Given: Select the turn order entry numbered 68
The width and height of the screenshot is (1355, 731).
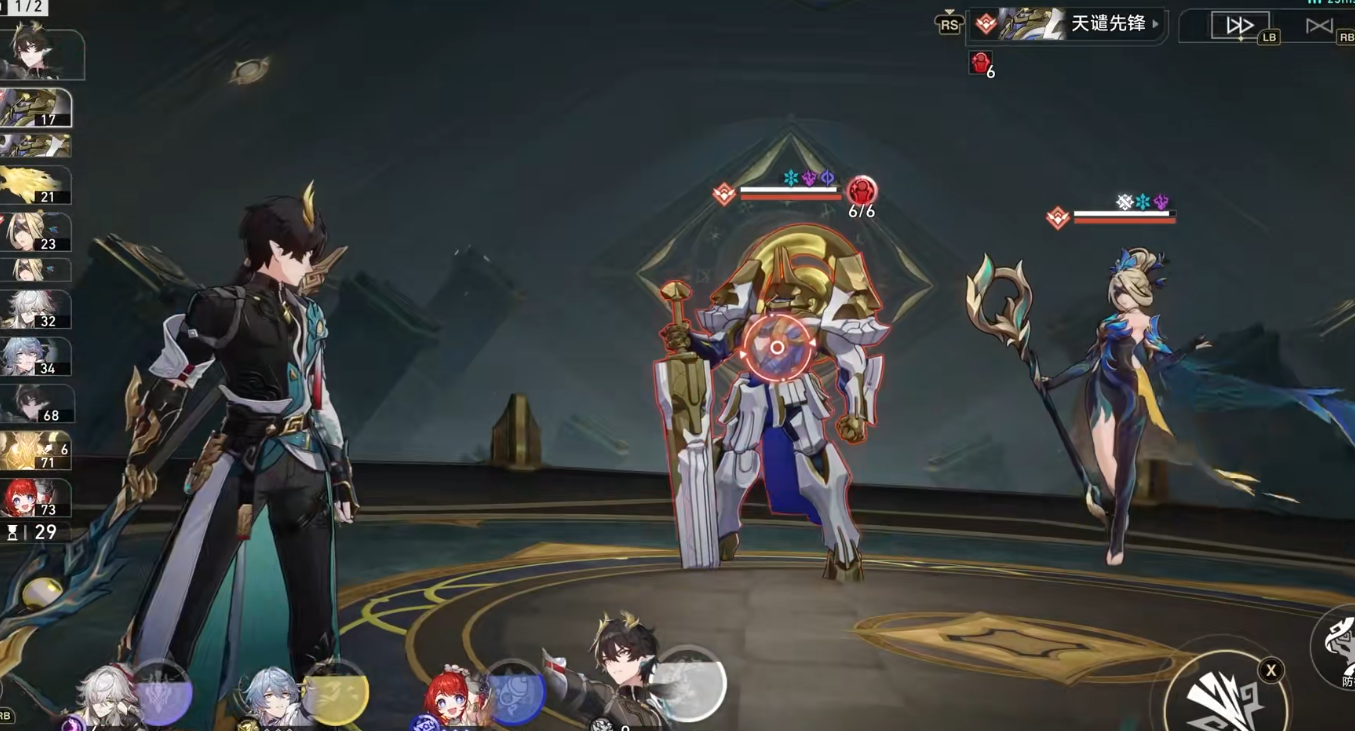Looking at the screenshot, I should pos(36,404).
